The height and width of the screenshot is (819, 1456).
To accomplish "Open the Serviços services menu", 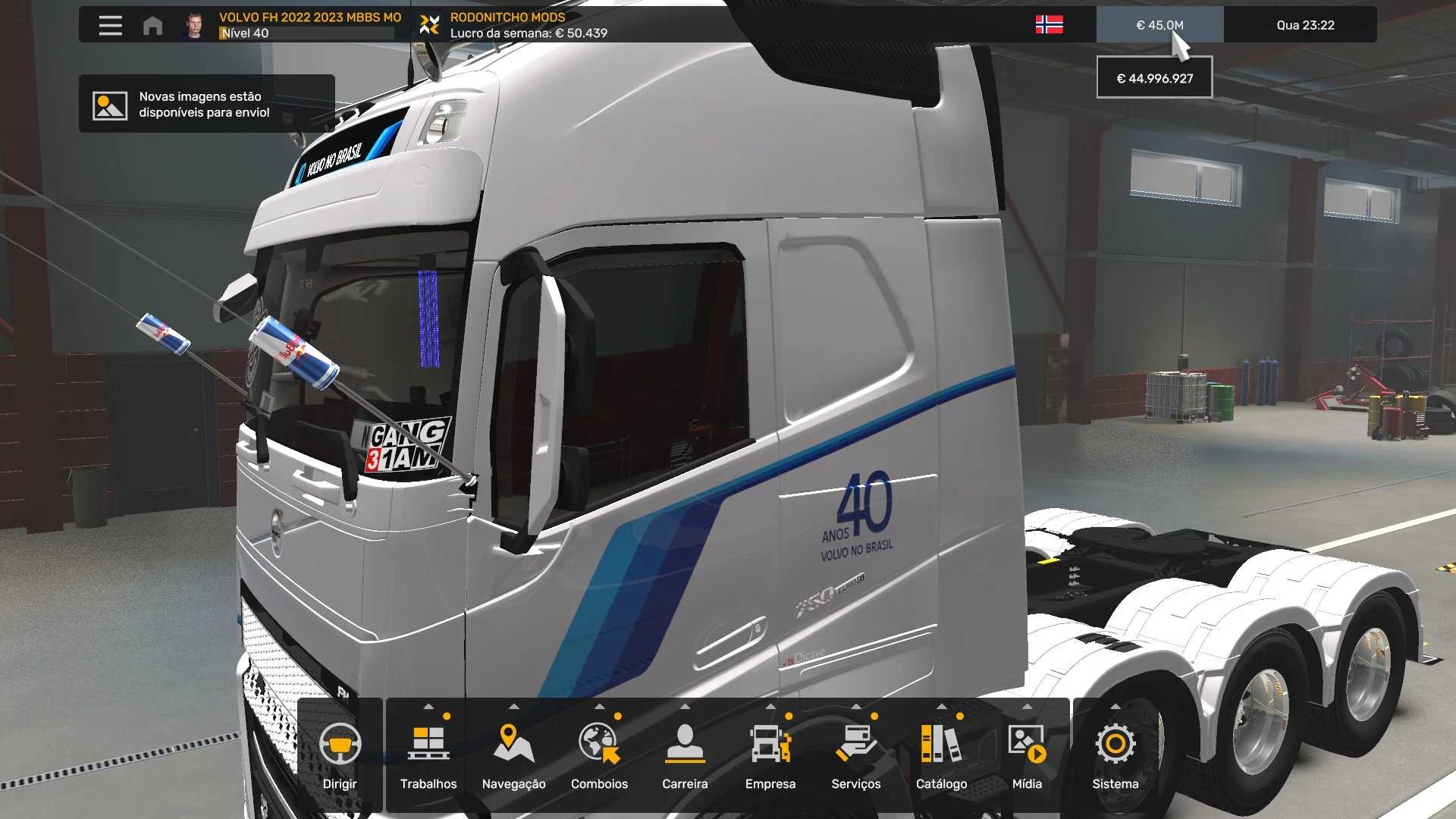I will click(855, 755).
